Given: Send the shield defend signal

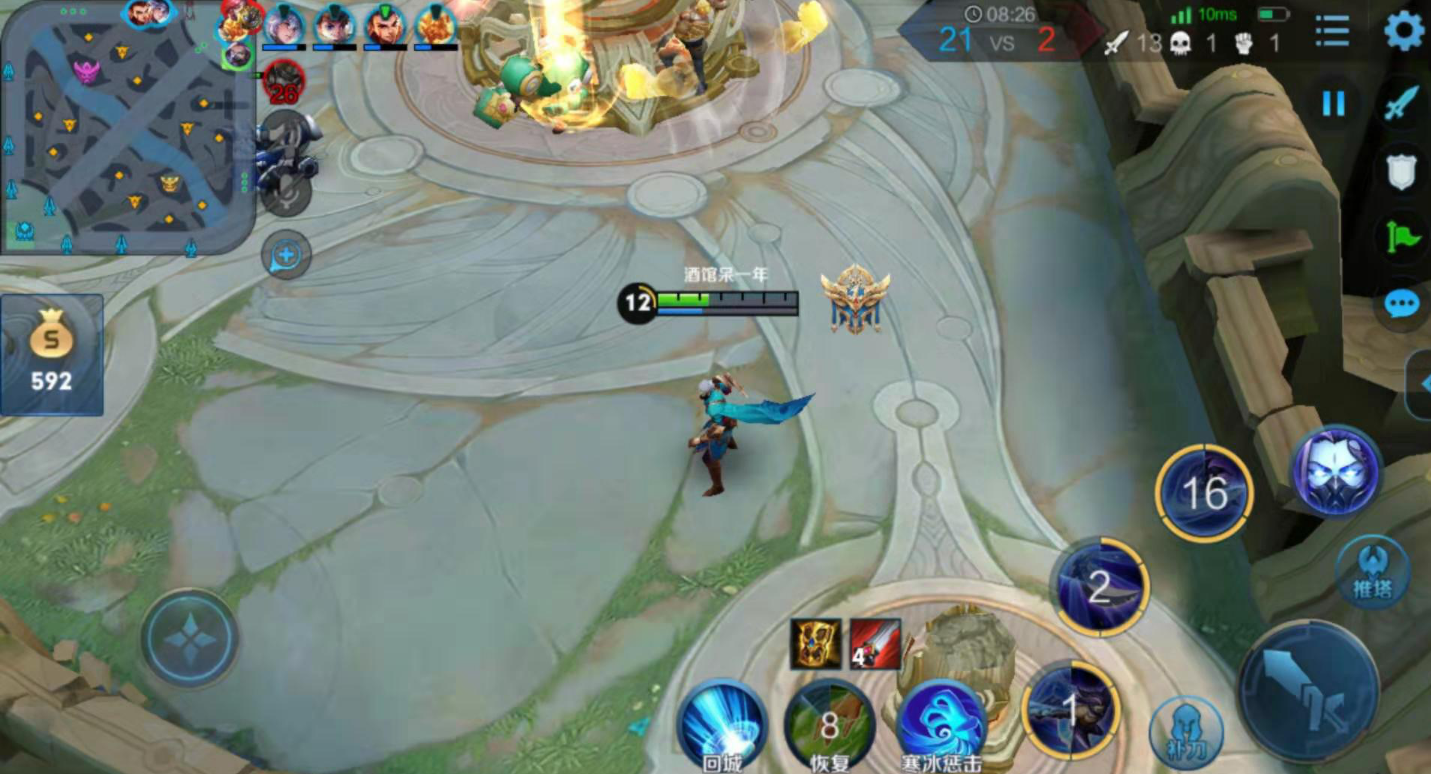Looking at the screenshot, I should [1402, 171].
